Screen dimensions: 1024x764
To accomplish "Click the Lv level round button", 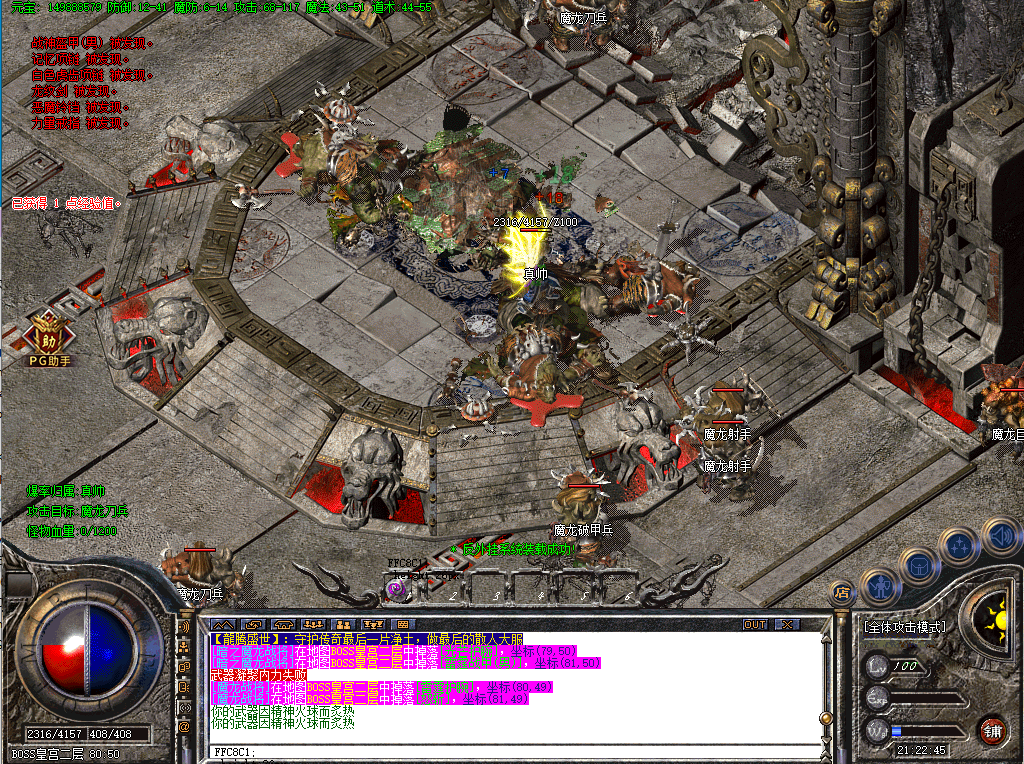I will tap(877, 665).
